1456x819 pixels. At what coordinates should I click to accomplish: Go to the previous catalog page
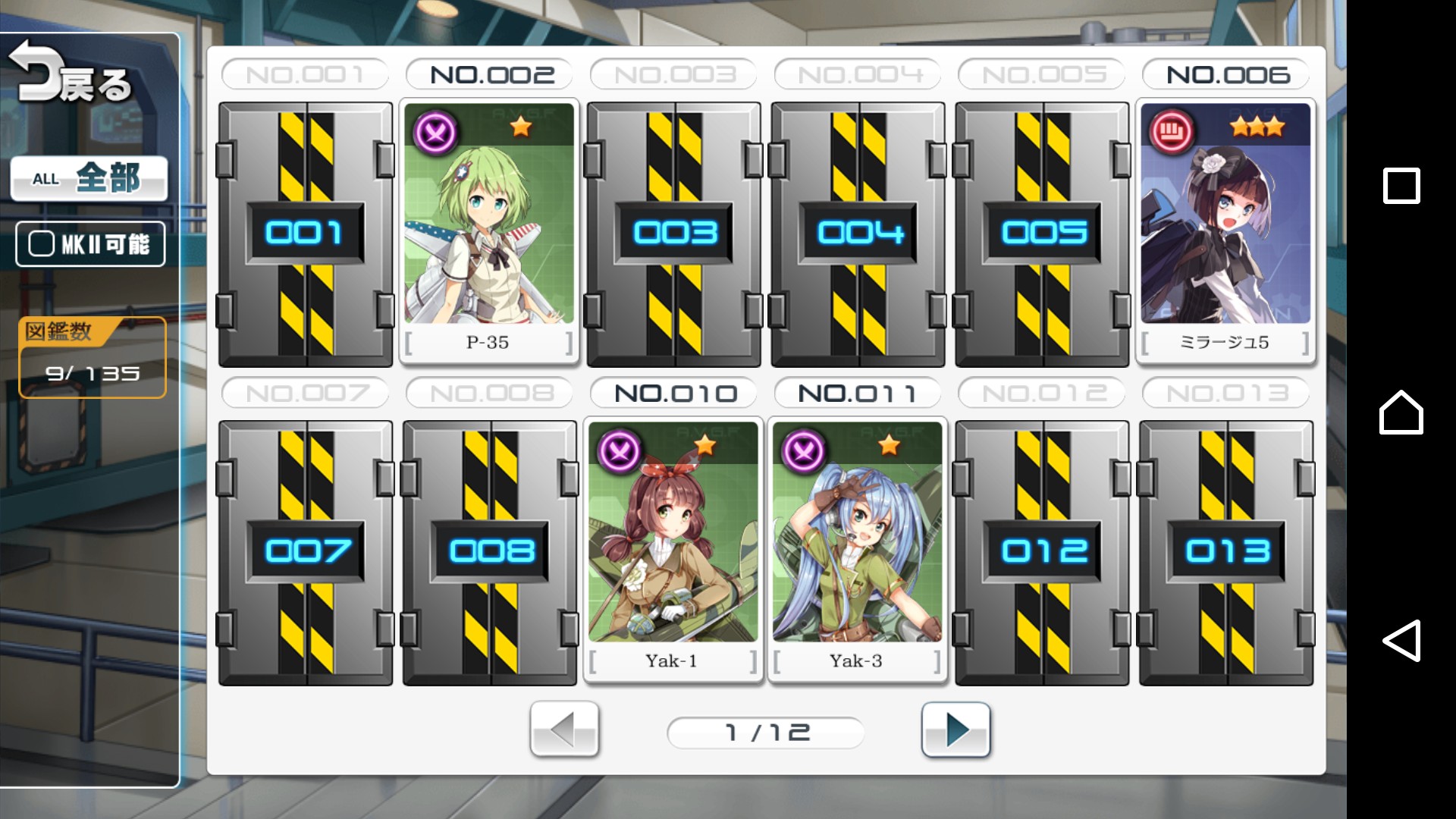(564, 730)
